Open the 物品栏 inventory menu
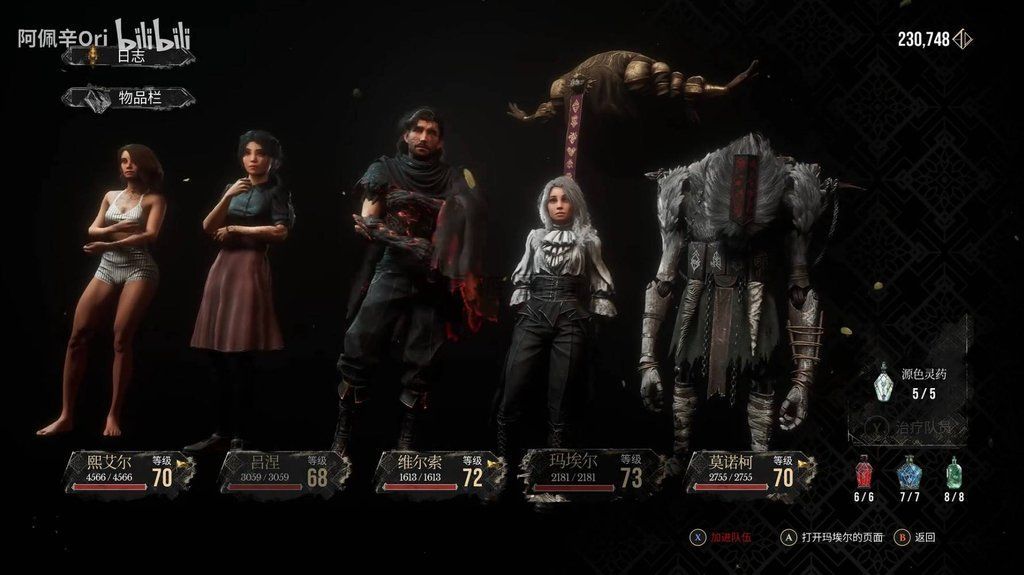Screen dimensions: 1024x575 tap(127, 97)
